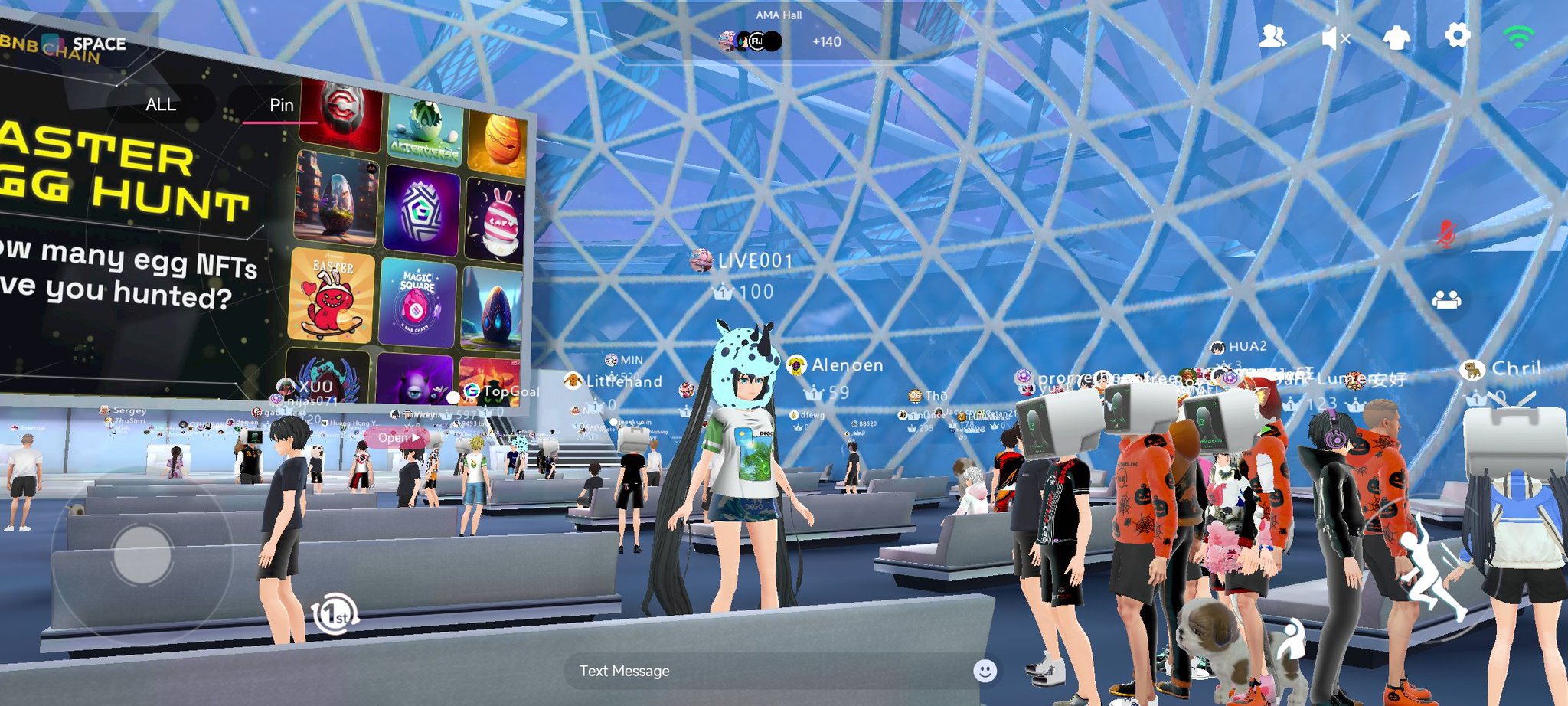Screen dimensions: 1568x706
Task: Open the friends list icon
Action: point(1272,37)
